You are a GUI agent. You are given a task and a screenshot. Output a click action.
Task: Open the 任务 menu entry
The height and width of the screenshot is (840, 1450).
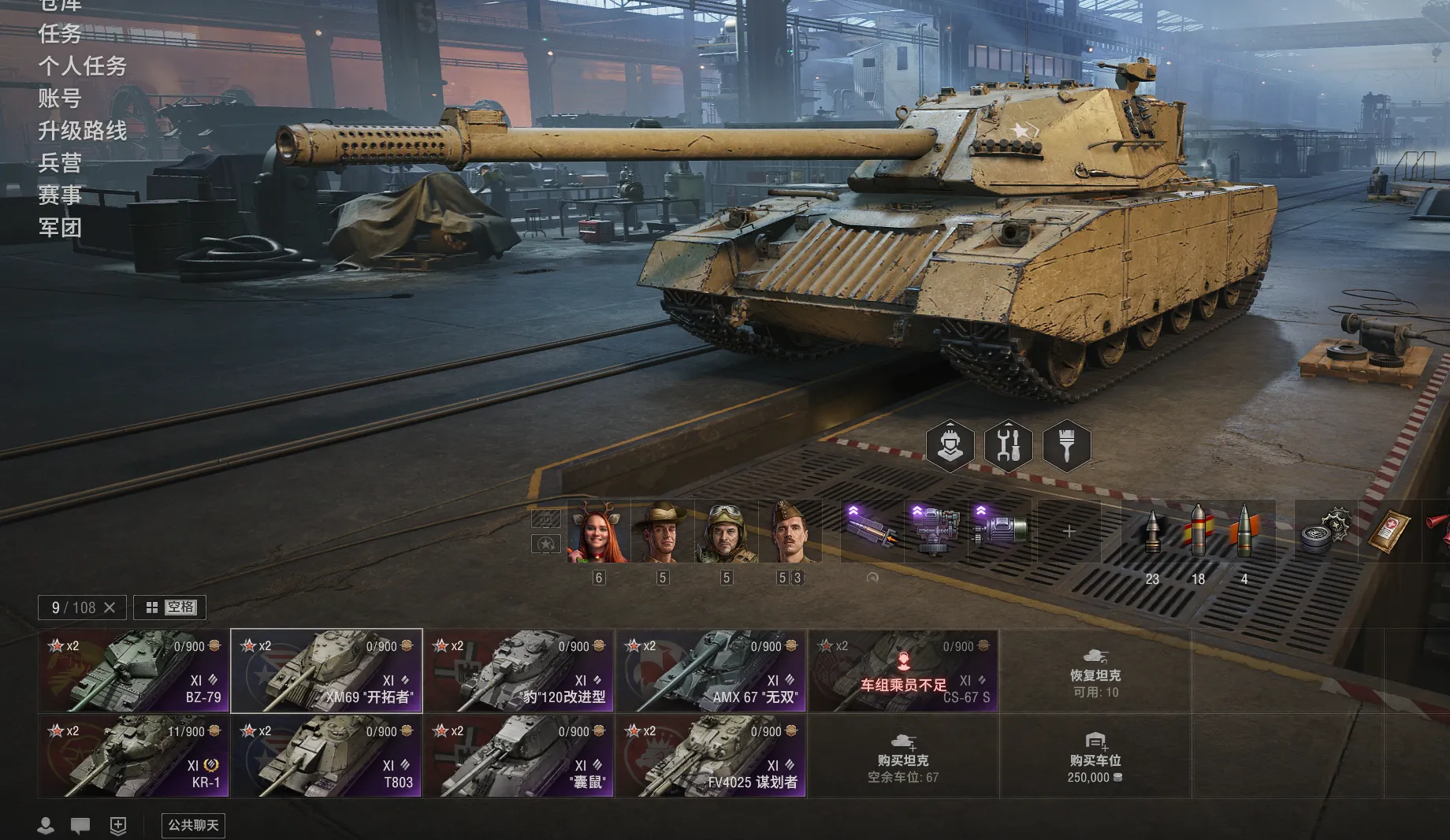point(60,34)
